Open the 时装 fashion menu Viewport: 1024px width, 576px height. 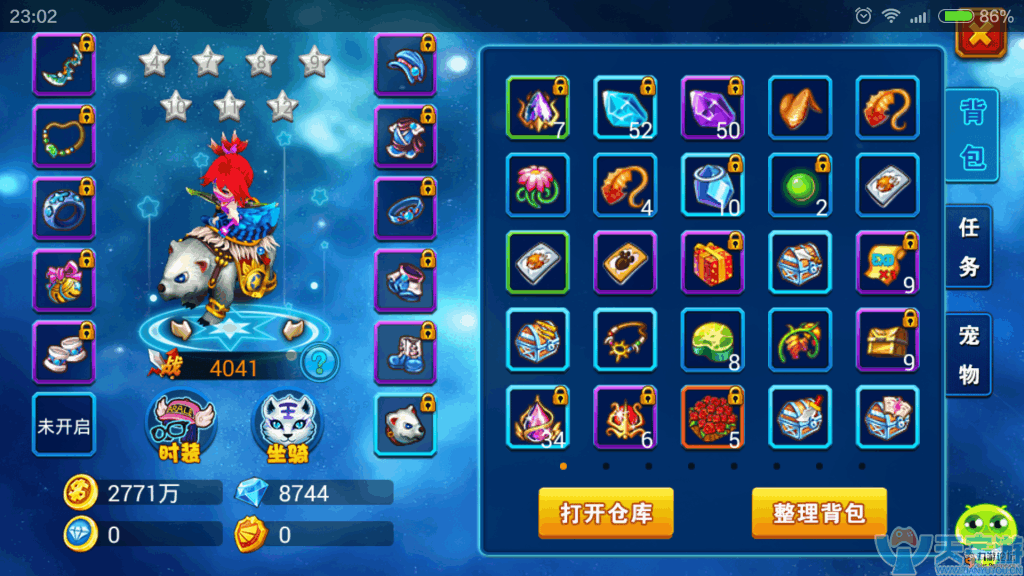click(x=180, y=427)
